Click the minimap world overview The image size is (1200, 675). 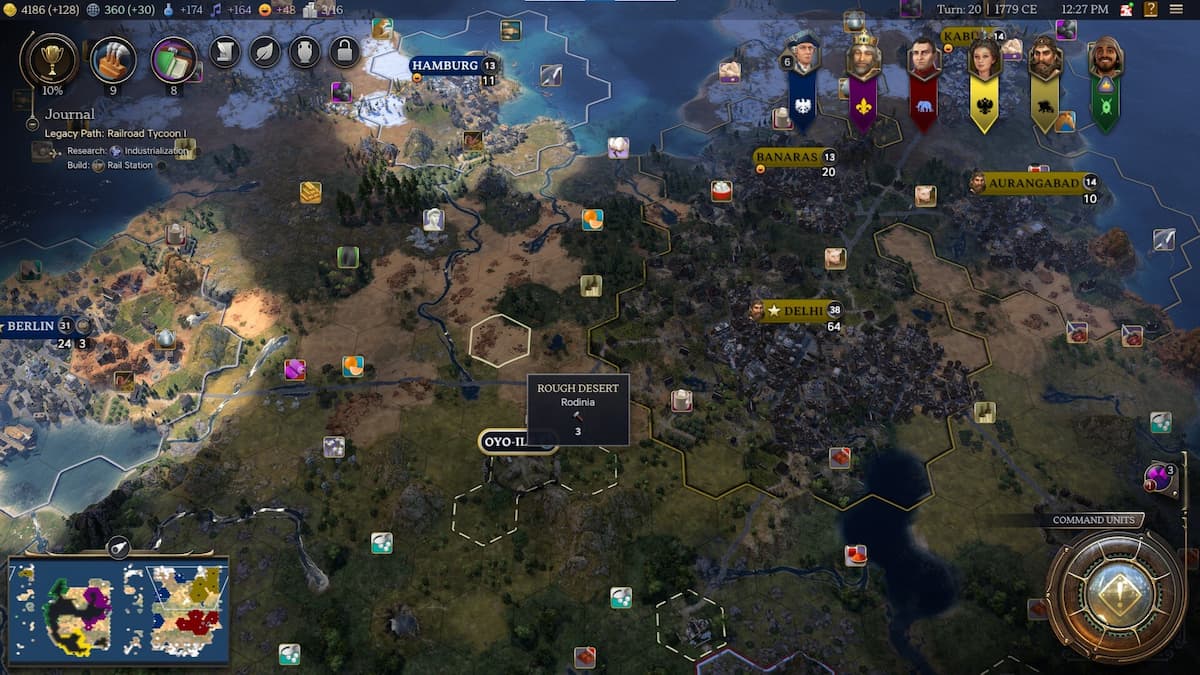[119, 610]
